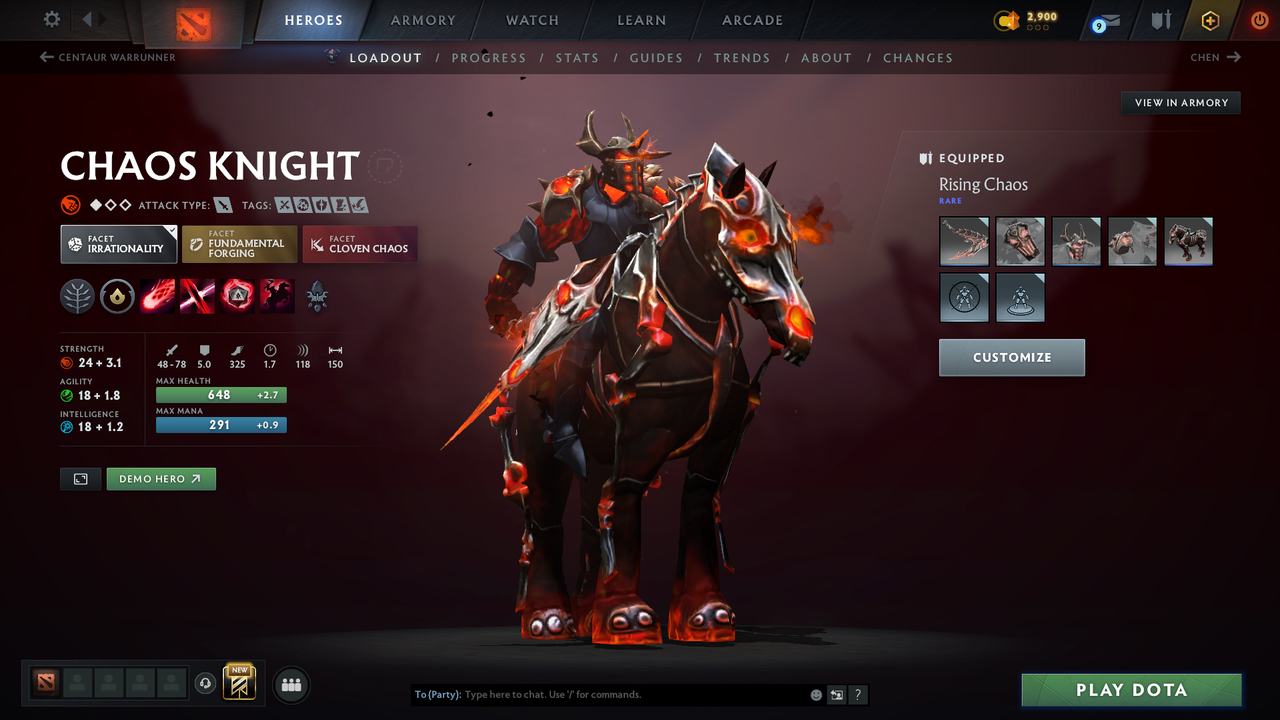1280x720 pixels.
Task: Click the power button icon
Action: point(1259,20)
